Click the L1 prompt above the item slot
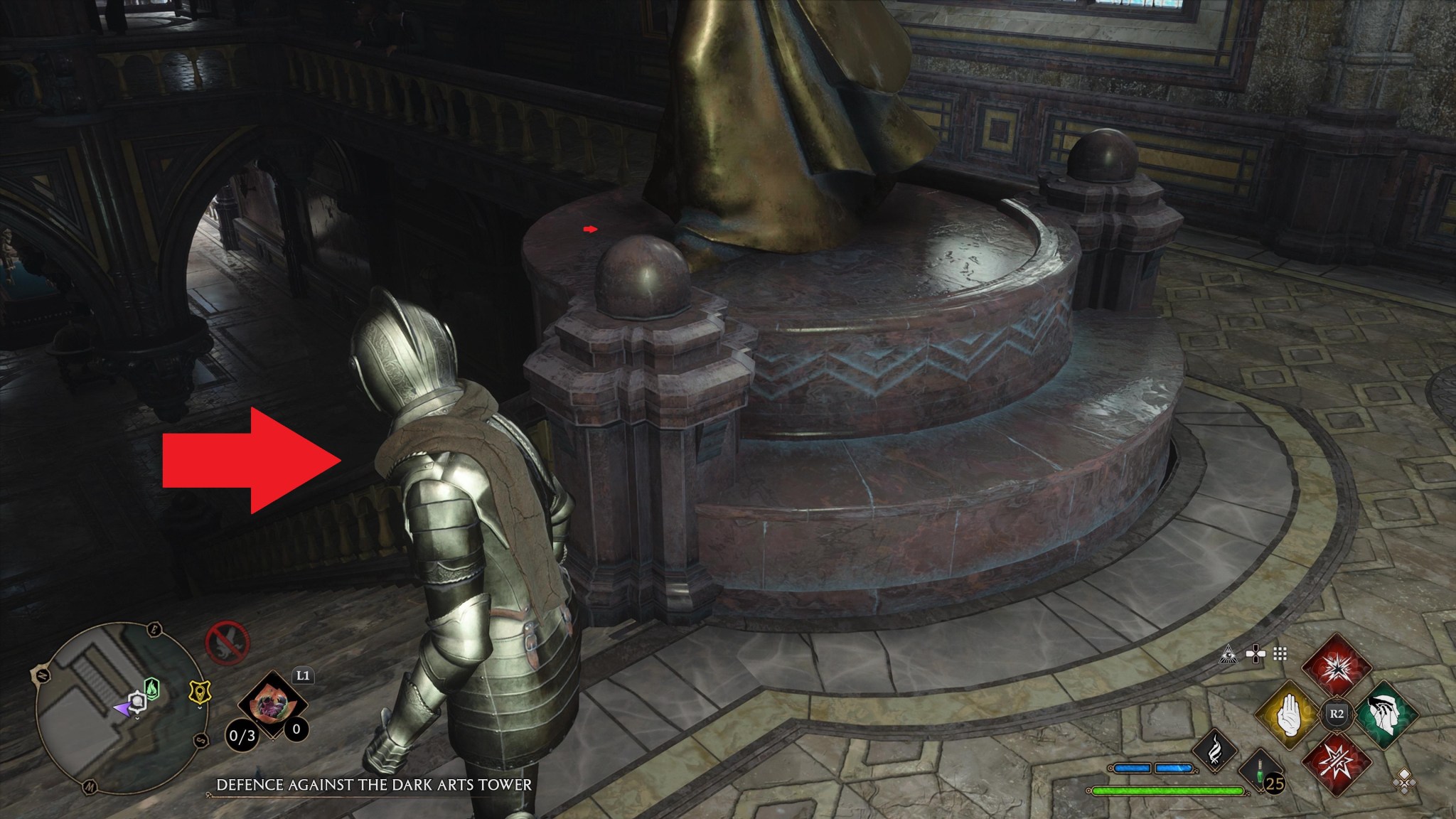This screenshot has height=819, width=1456. [x=303, y=675]
